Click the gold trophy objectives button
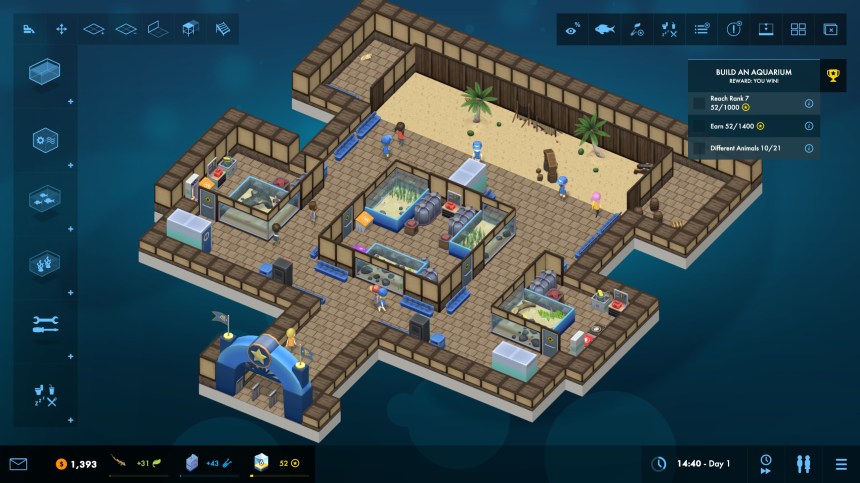 [x=832, y=74]
